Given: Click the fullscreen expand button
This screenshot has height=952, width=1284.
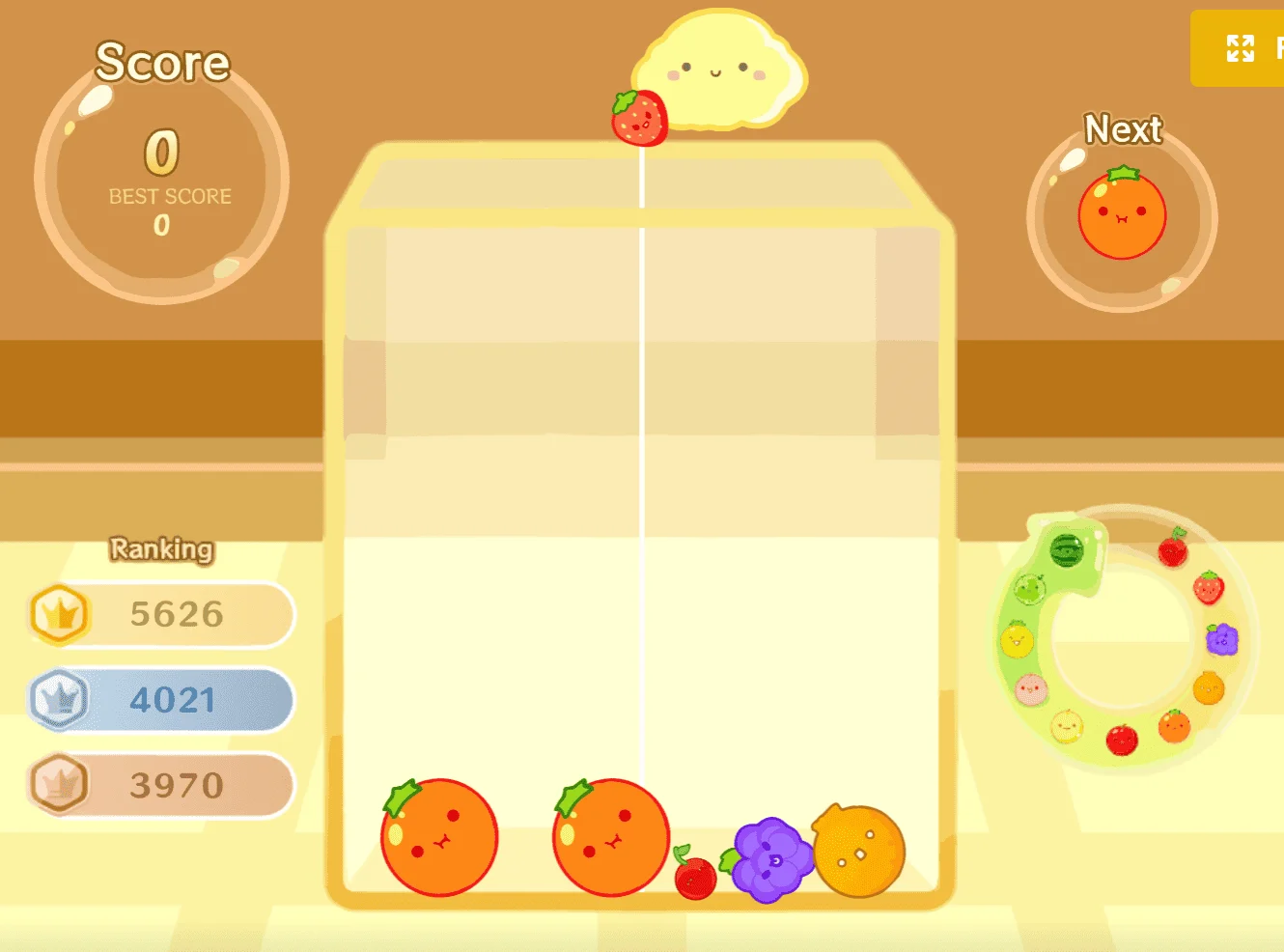Looking at the screenshot, I should pyautogui.click(x=1239, y=48).
